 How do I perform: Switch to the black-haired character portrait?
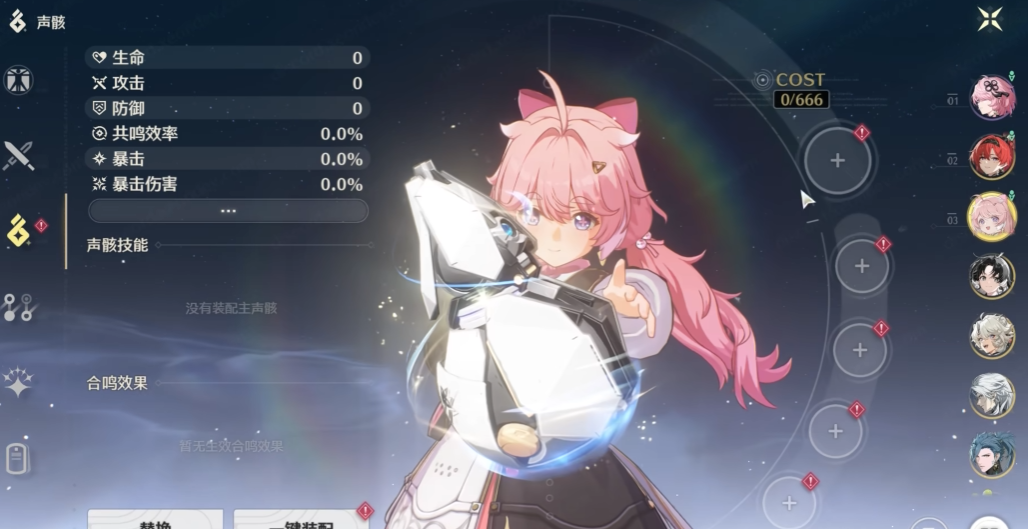(x=992, y=276)
